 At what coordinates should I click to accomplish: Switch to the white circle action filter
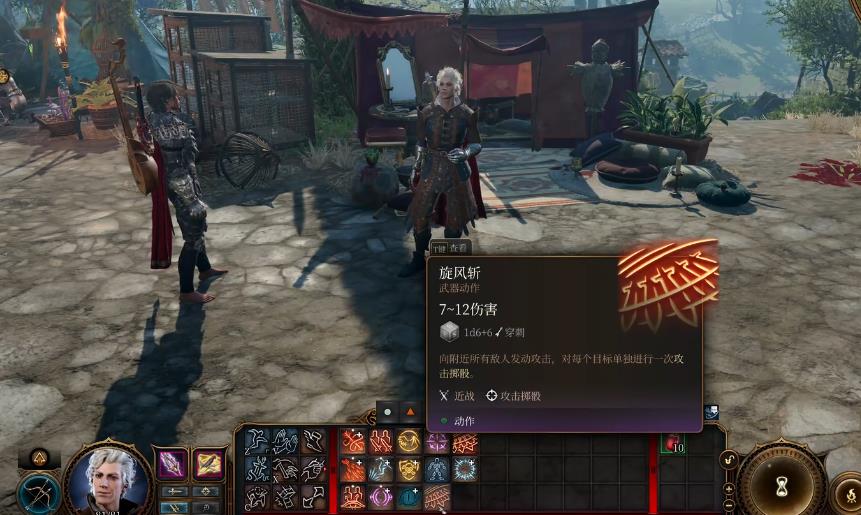388,411
